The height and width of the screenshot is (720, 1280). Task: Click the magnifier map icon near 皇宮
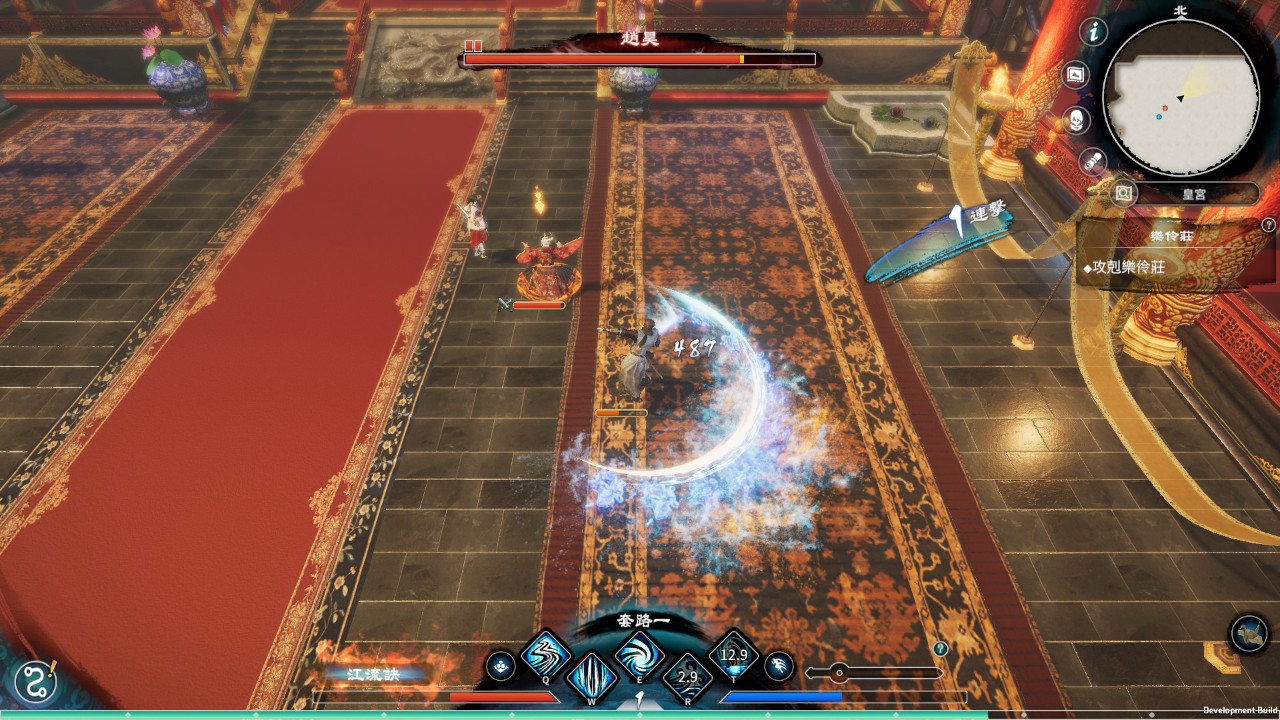pos(1123,192)
